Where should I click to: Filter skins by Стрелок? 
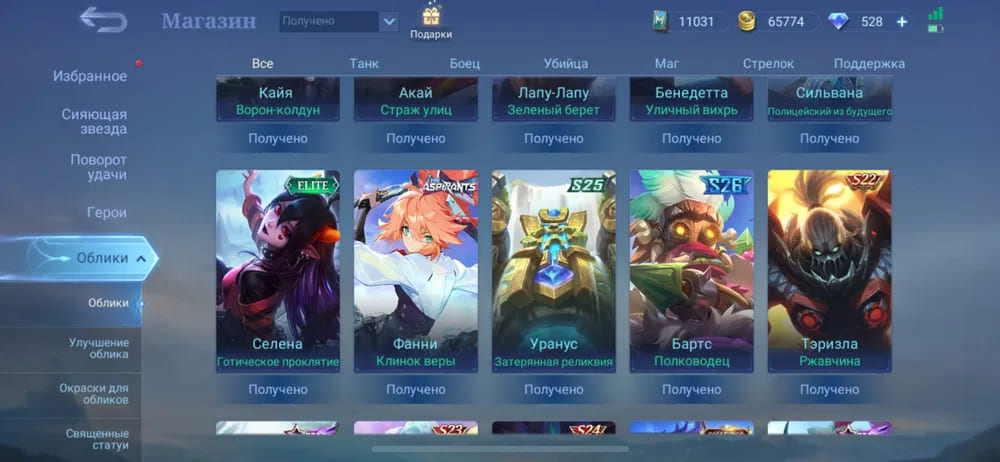click(x=768, y=63)
